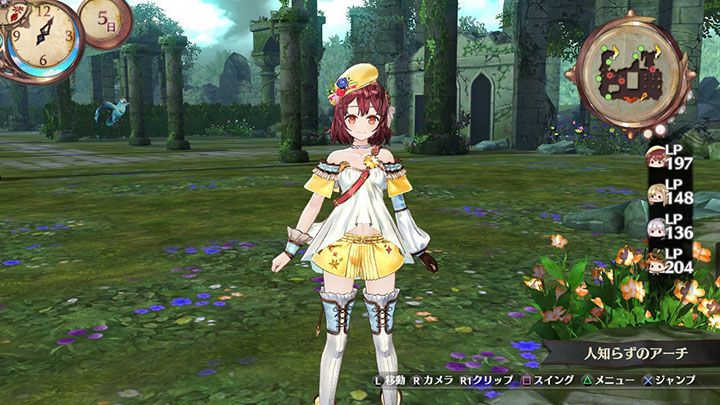Select the day counter badge
The width and height of the screenshot is (720, 405).
(103, 21)
